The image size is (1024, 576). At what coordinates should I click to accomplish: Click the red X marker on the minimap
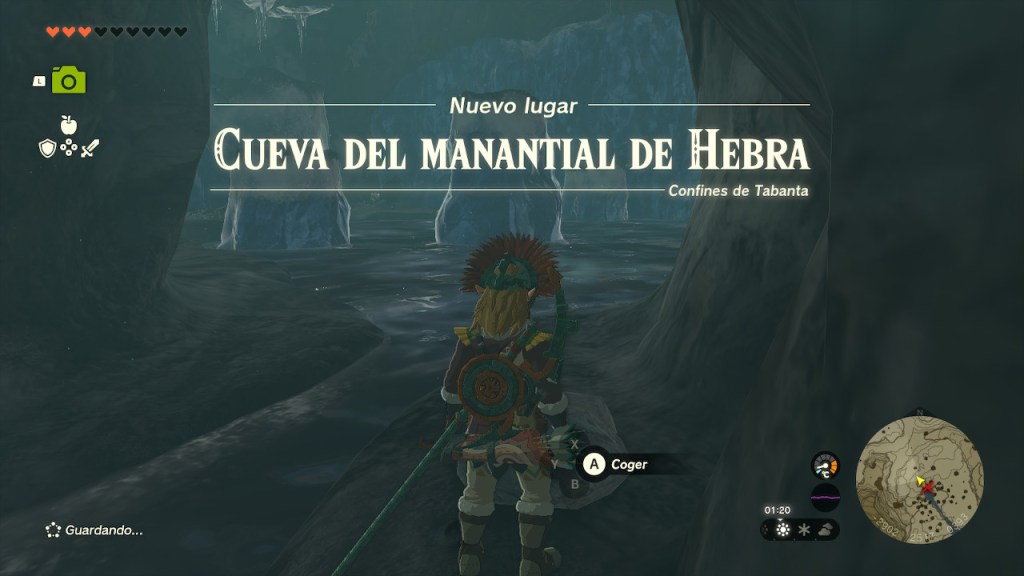point(928,487)
